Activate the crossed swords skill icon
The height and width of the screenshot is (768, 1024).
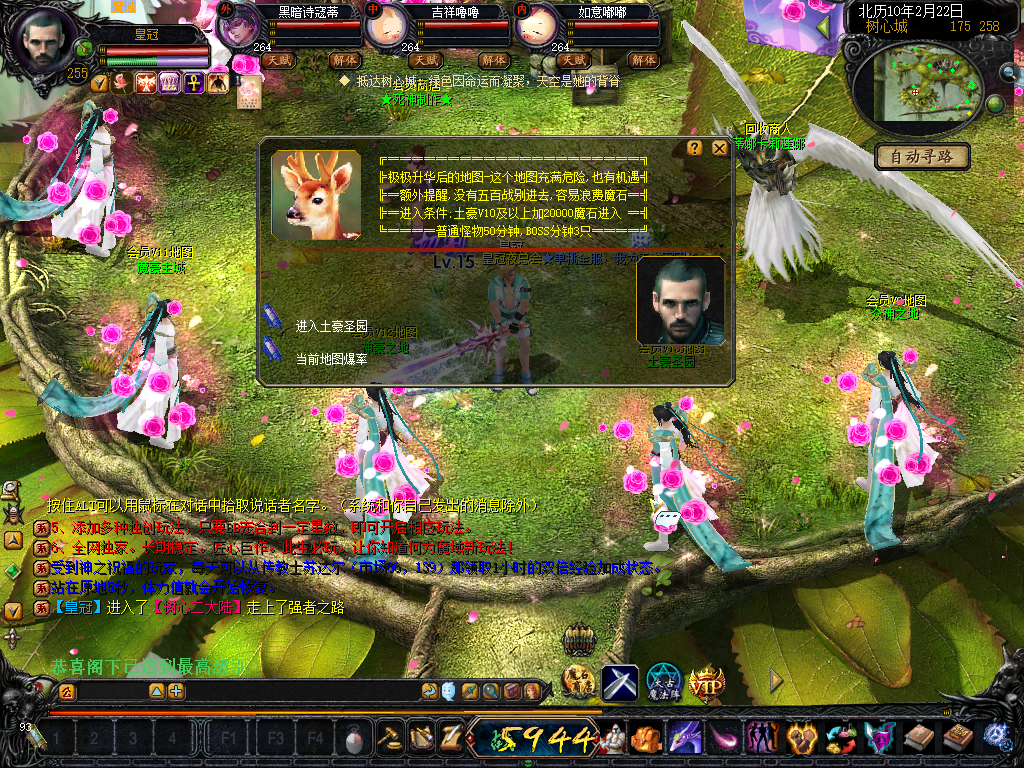[619, 682]
